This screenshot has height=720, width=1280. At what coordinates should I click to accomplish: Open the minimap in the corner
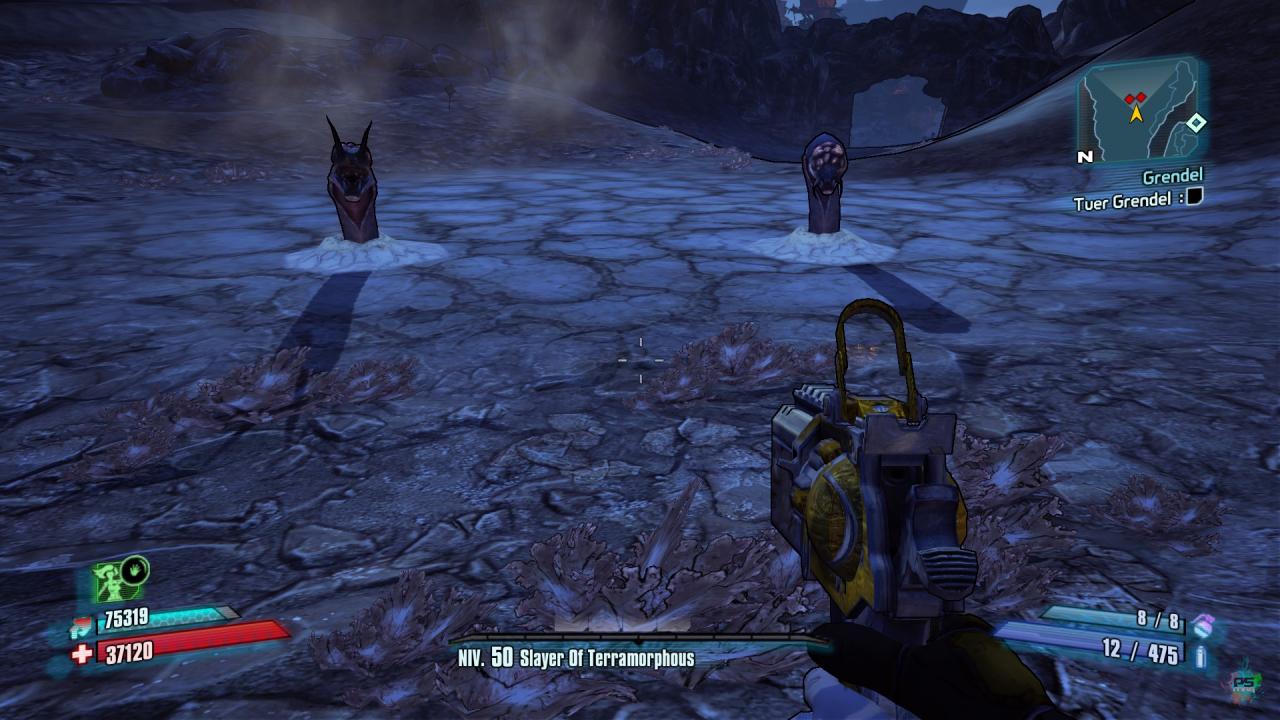[1139, 110]
